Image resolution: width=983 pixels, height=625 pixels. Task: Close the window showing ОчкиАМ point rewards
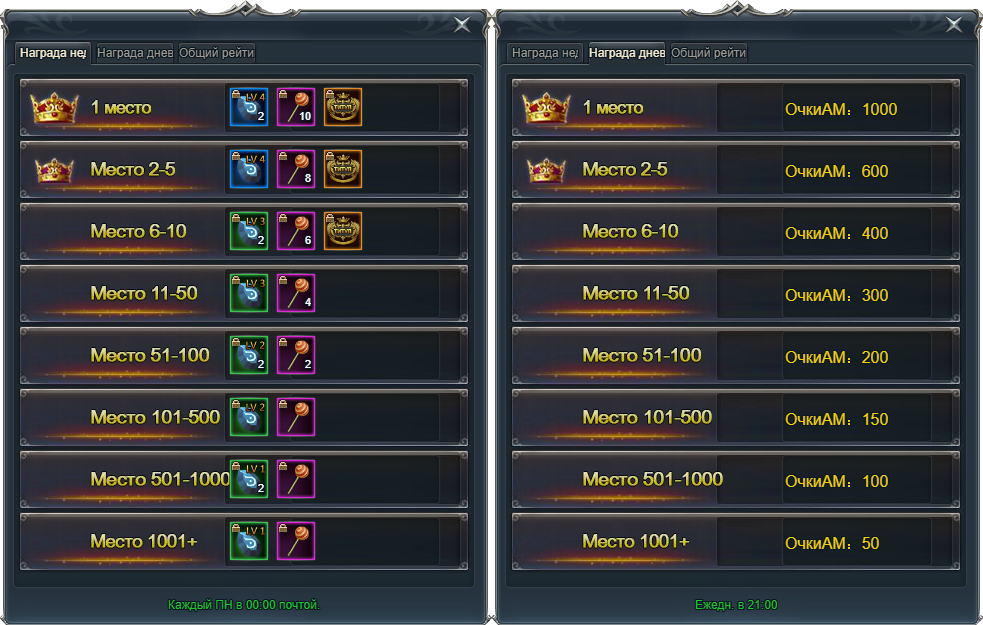pyautogui.click(x=954, y=26)
